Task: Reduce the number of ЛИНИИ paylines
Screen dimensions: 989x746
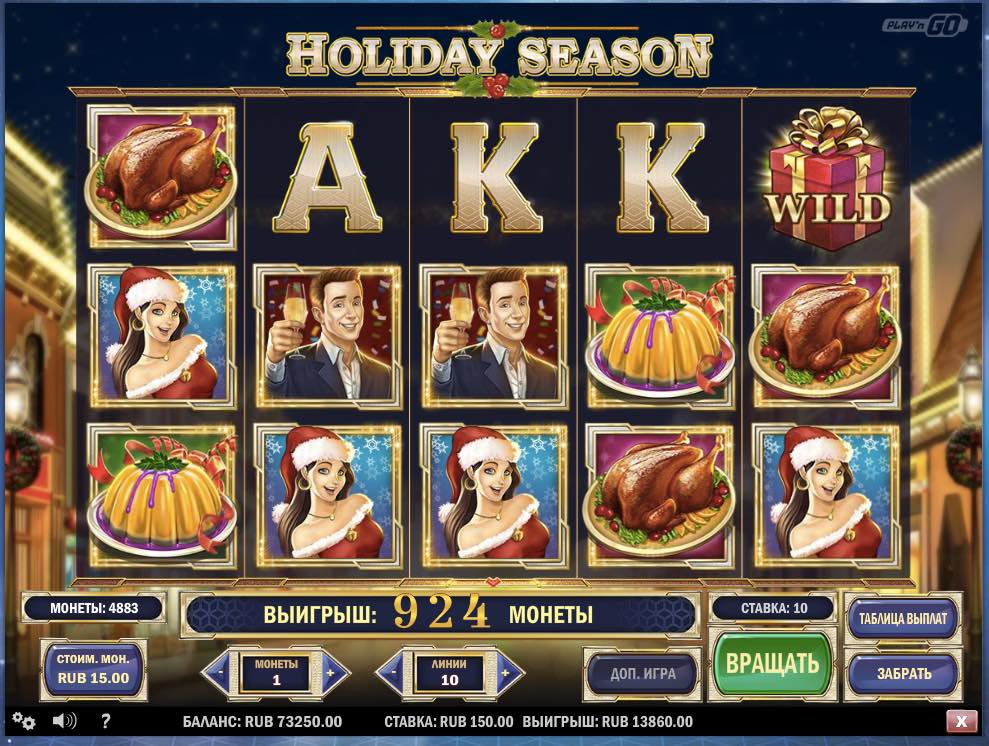Action: [x=392, y=673]
